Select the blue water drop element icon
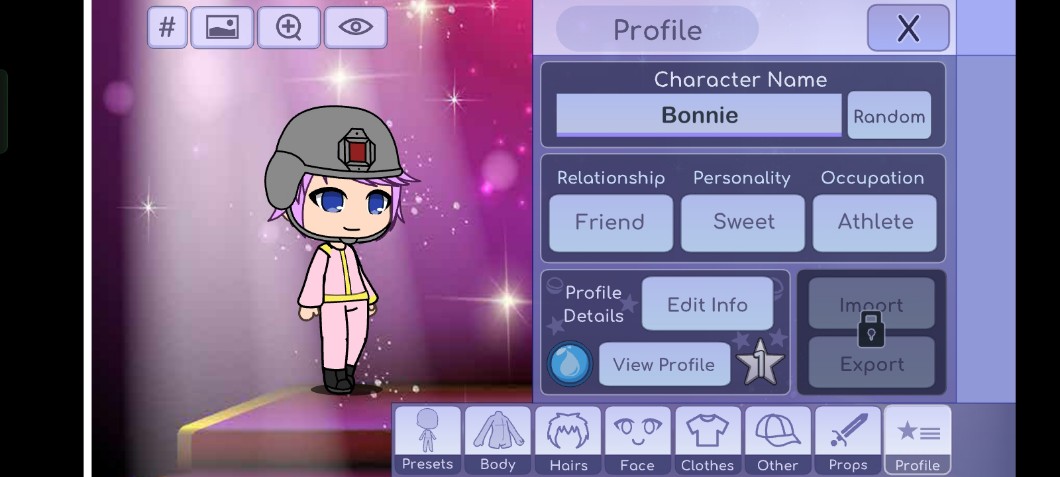 click(x=570, y=364)
